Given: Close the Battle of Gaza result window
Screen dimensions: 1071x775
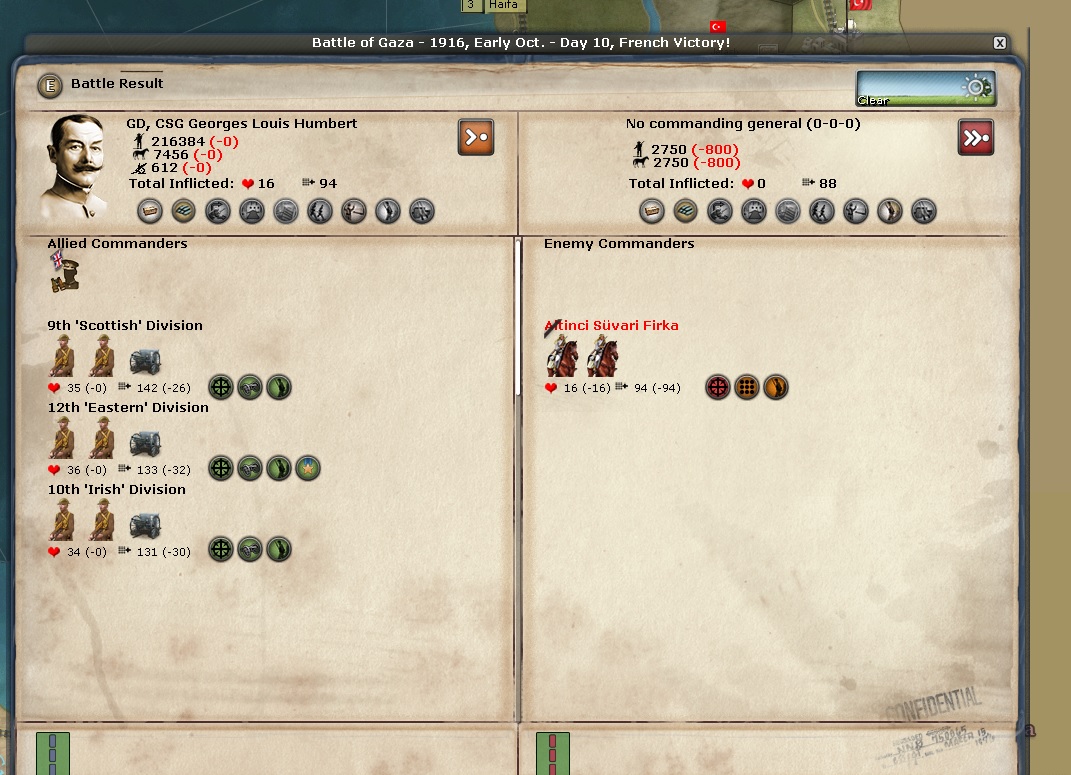Looking at the screenshot, I should click(x=999, y=43).
